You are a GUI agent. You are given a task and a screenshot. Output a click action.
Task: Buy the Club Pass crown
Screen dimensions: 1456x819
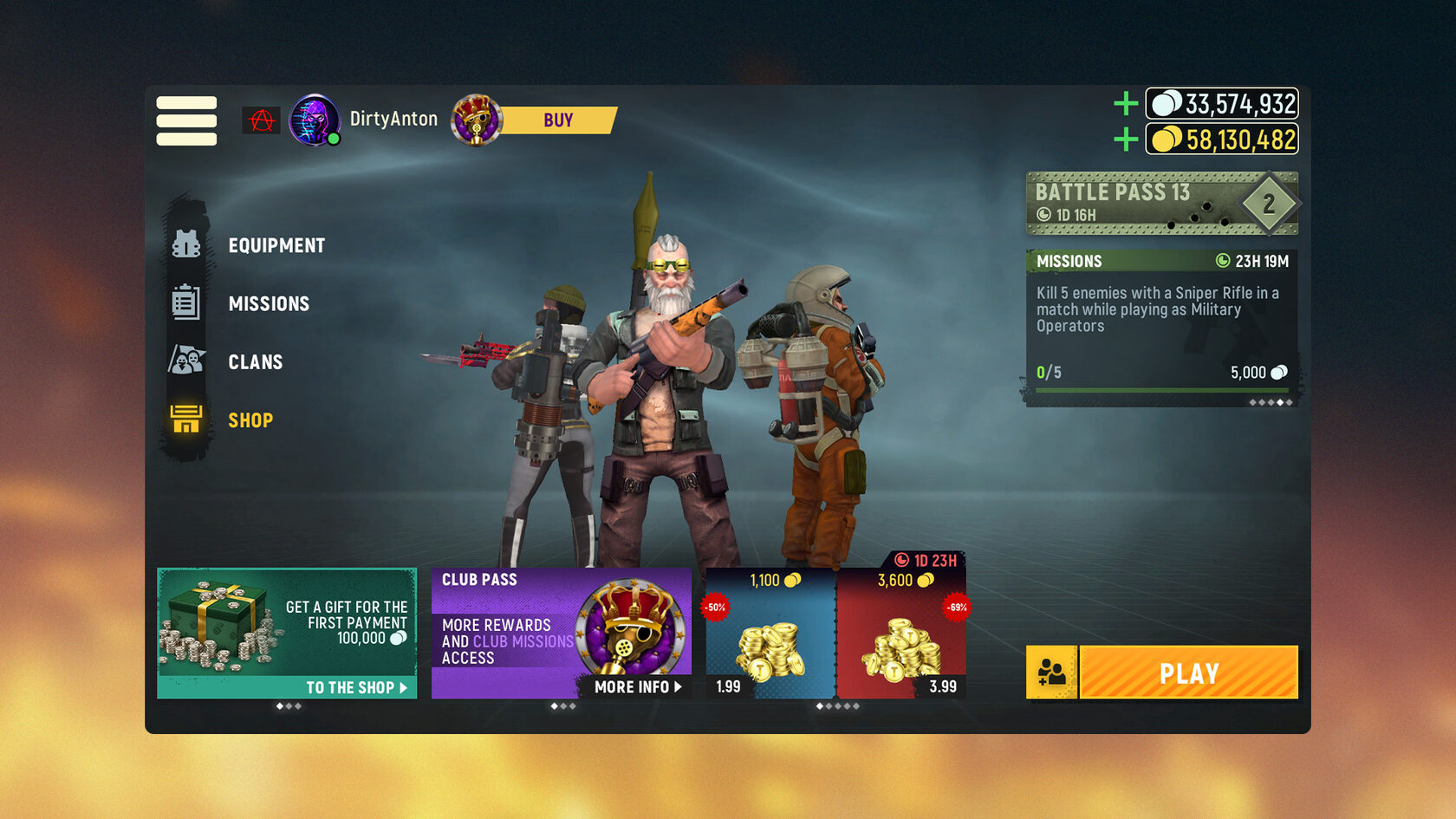[557, 120]
